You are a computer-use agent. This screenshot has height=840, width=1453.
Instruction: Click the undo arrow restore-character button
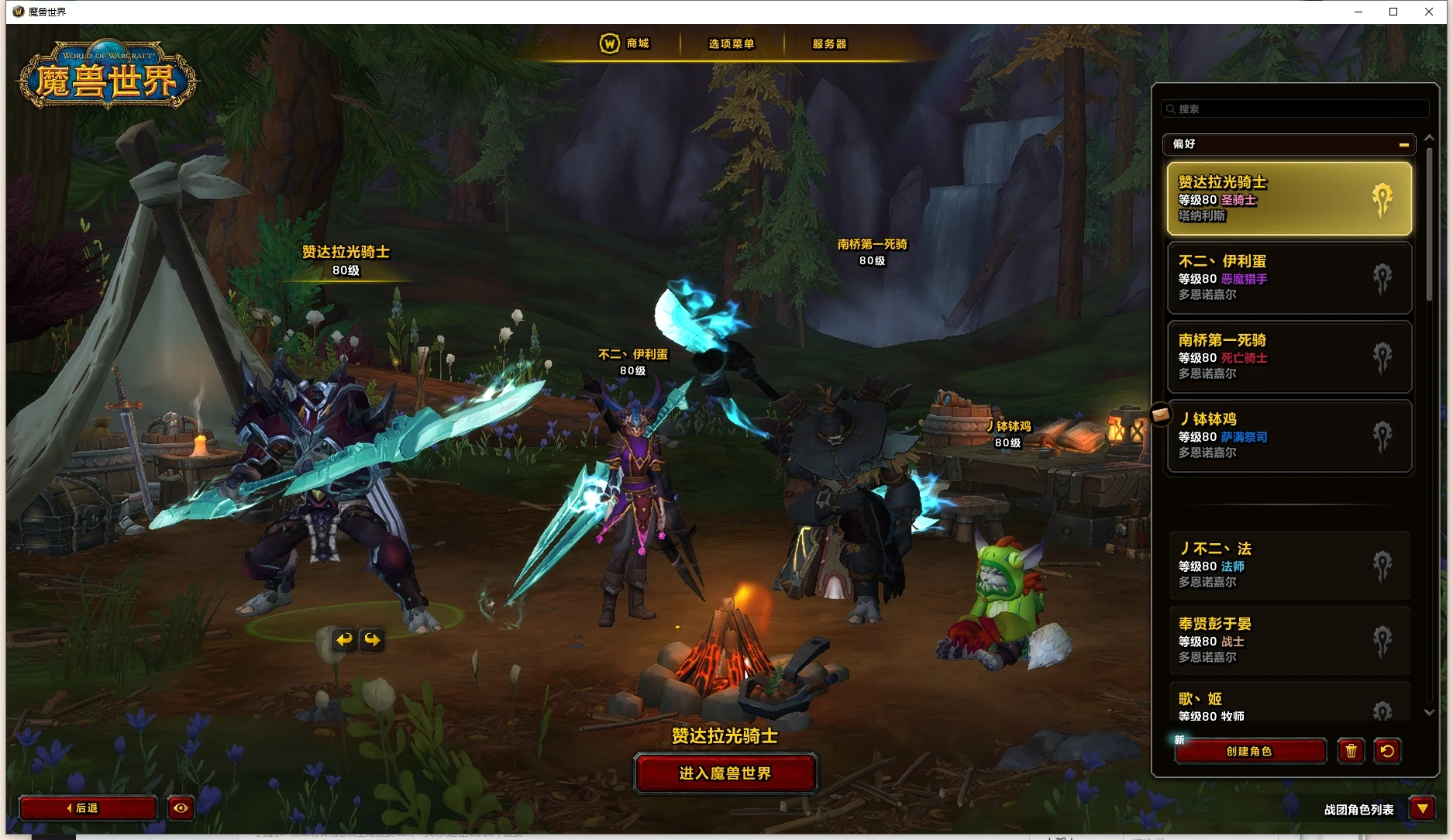(1387, 751)
